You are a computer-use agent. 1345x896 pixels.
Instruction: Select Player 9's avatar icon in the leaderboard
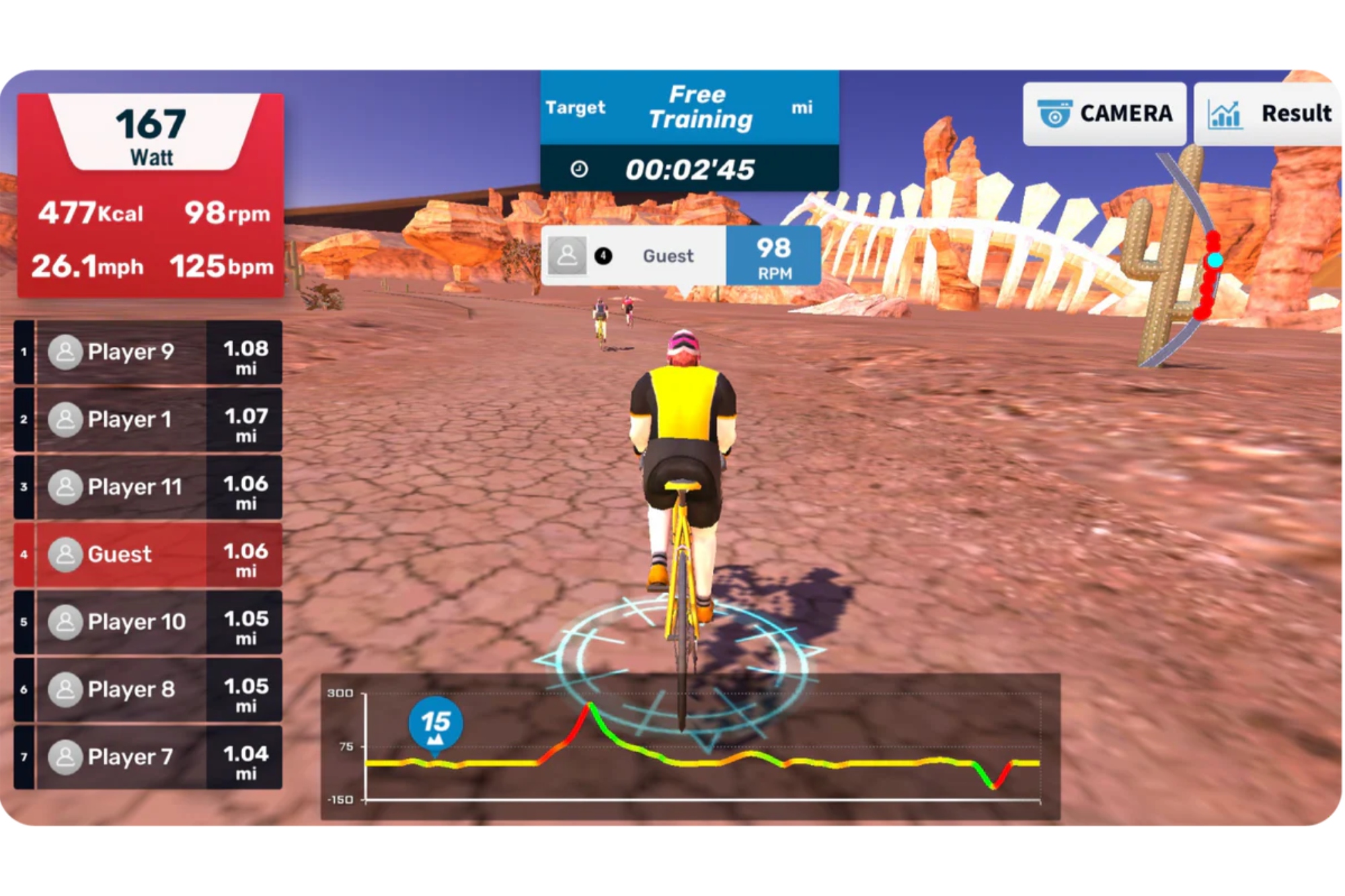[x=65, y=351]
